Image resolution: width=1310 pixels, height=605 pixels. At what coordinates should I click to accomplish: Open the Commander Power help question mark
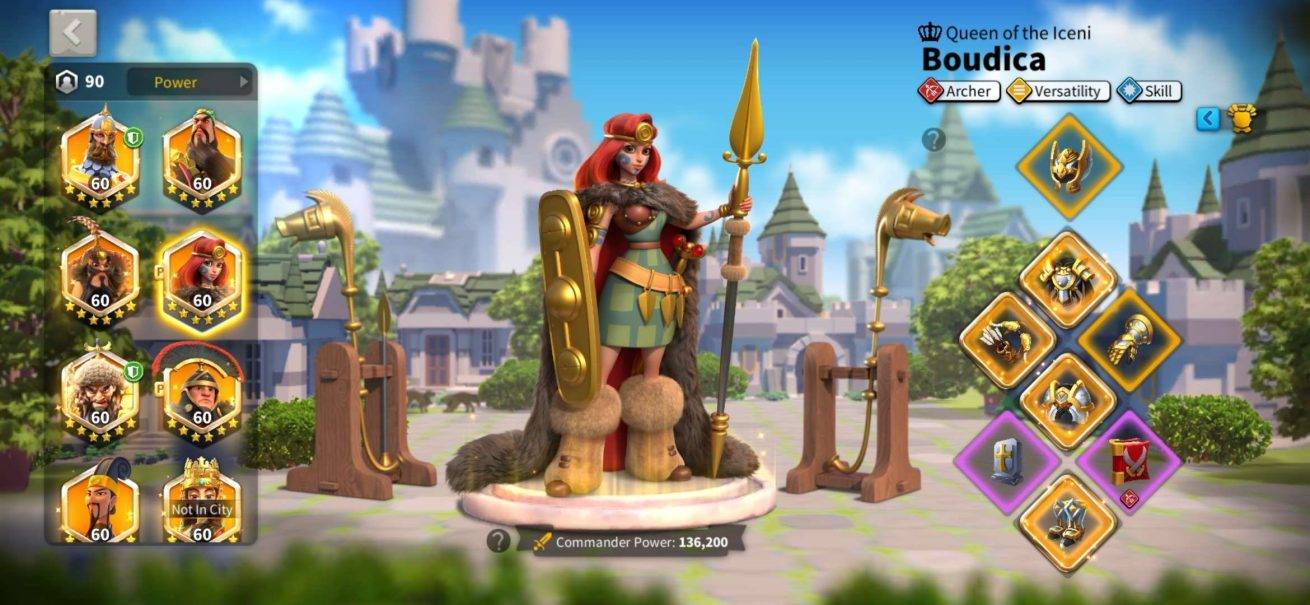[498, 541]
